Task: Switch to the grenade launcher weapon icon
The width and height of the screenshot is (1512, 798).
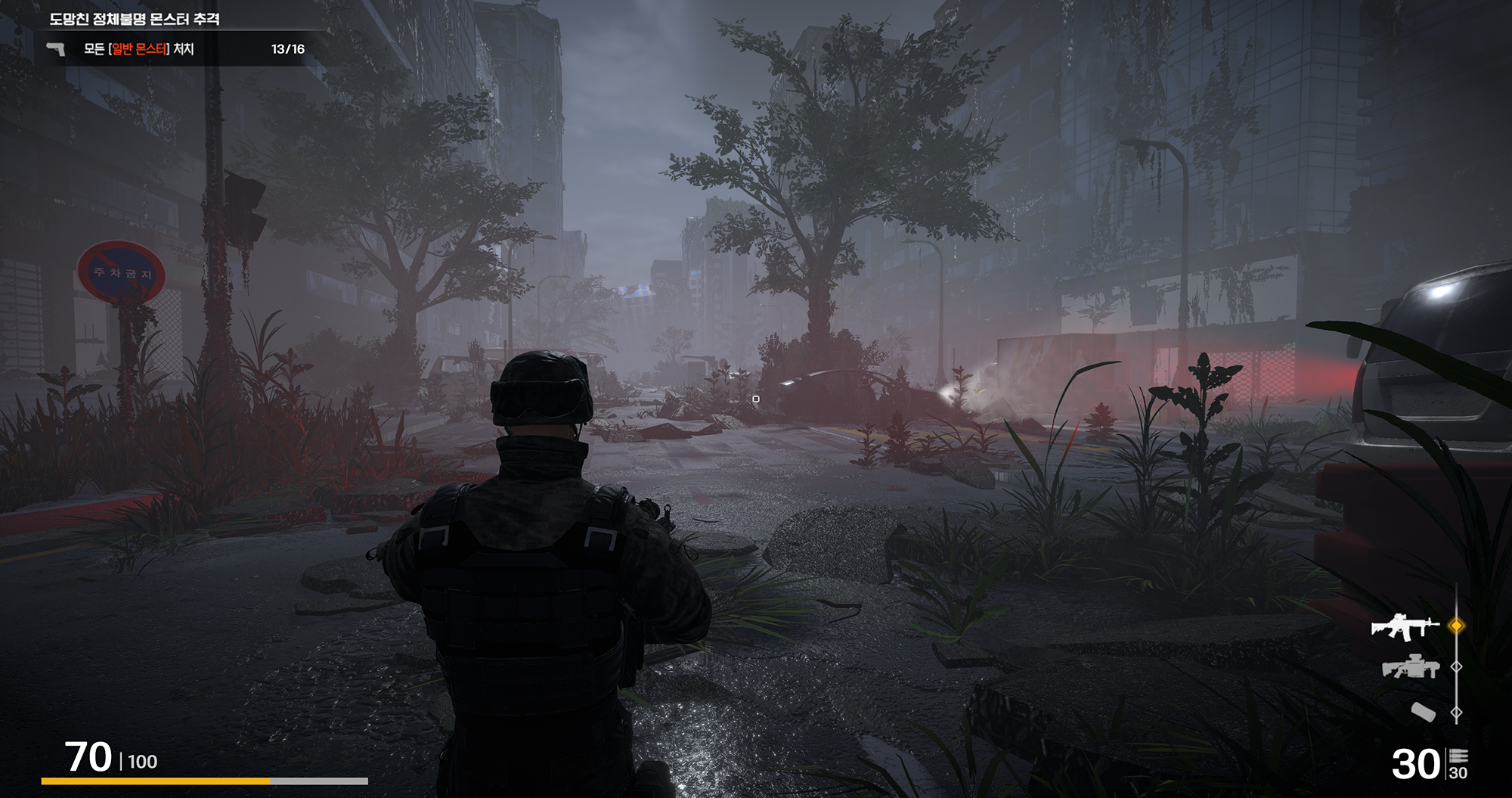Action: click(1411, 667)
